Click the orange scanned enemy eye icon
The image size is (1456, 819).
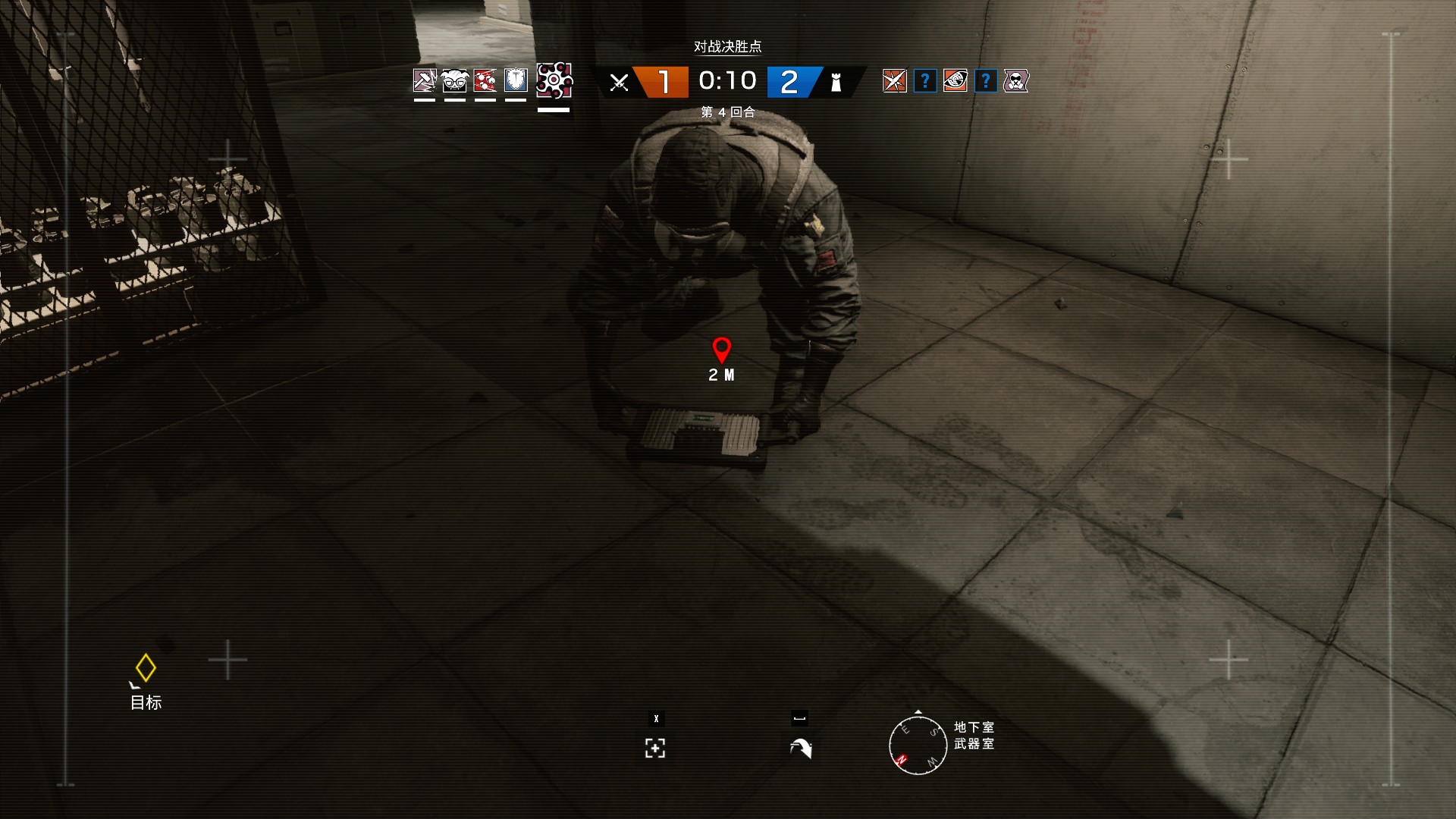(x=954, y=80)
